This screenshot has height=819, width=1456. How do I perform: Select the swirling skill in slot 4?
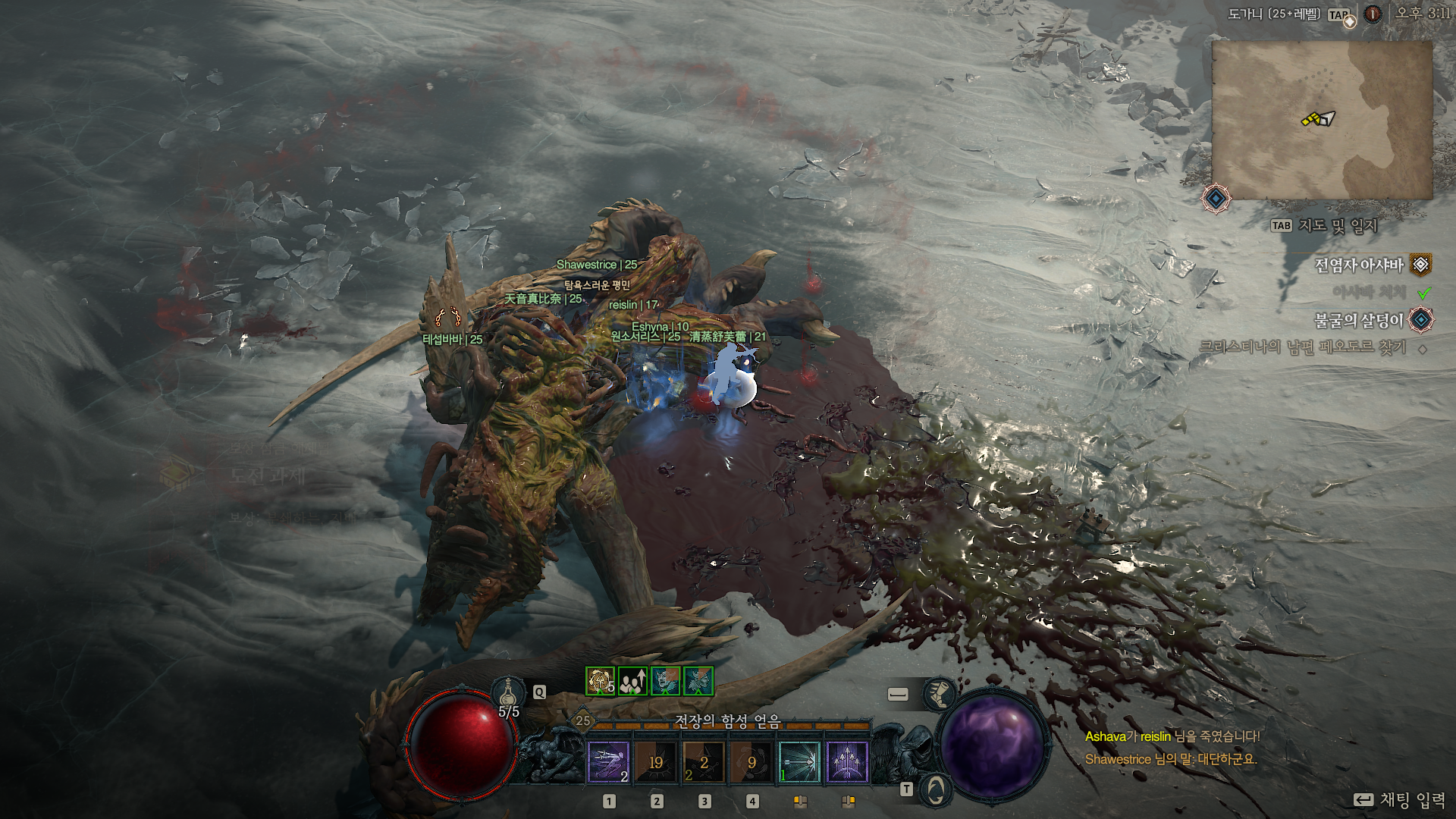752,761
